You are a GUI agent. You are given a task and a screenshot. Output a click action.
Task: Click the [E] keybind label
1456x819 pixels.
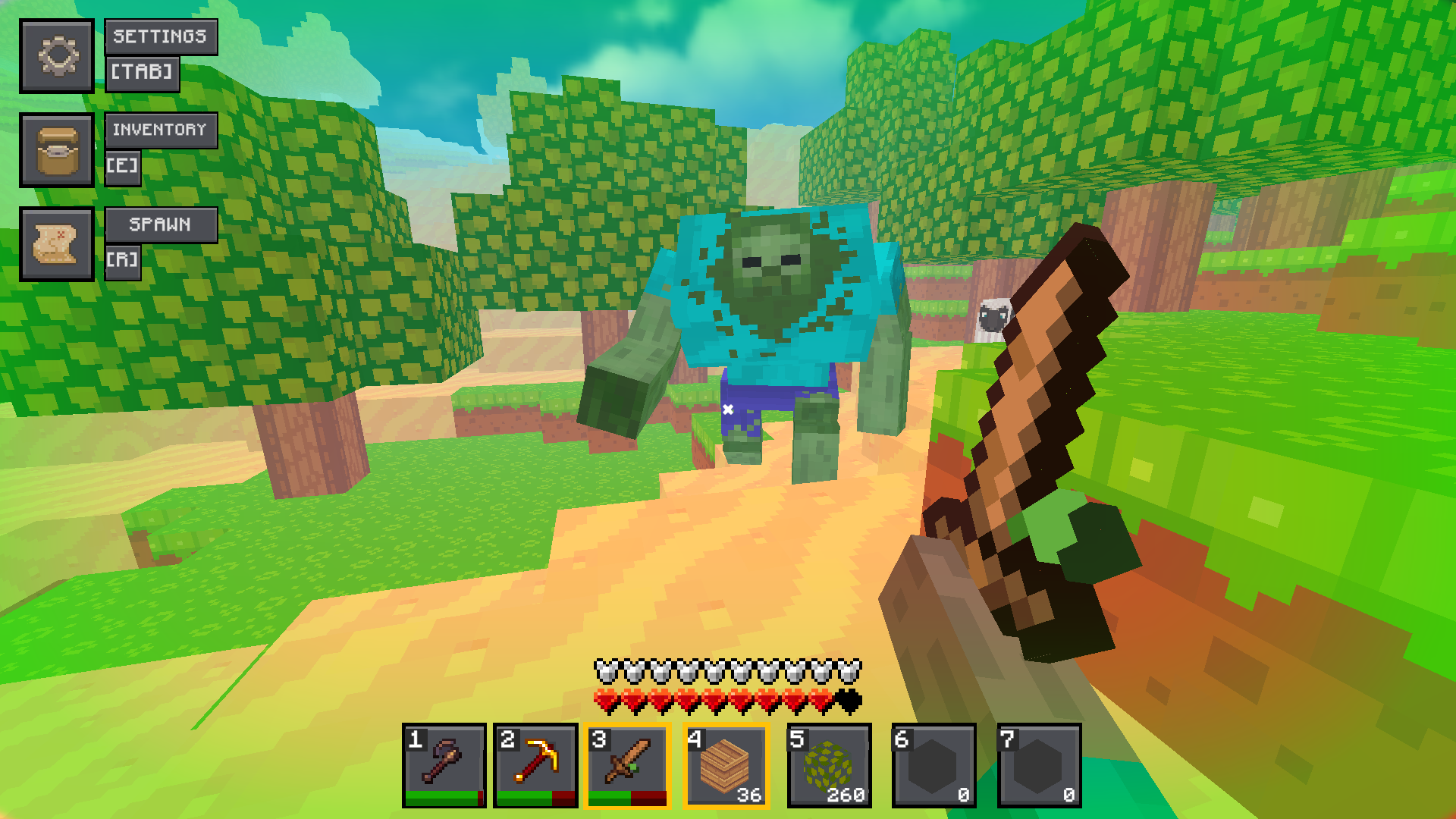124,167
